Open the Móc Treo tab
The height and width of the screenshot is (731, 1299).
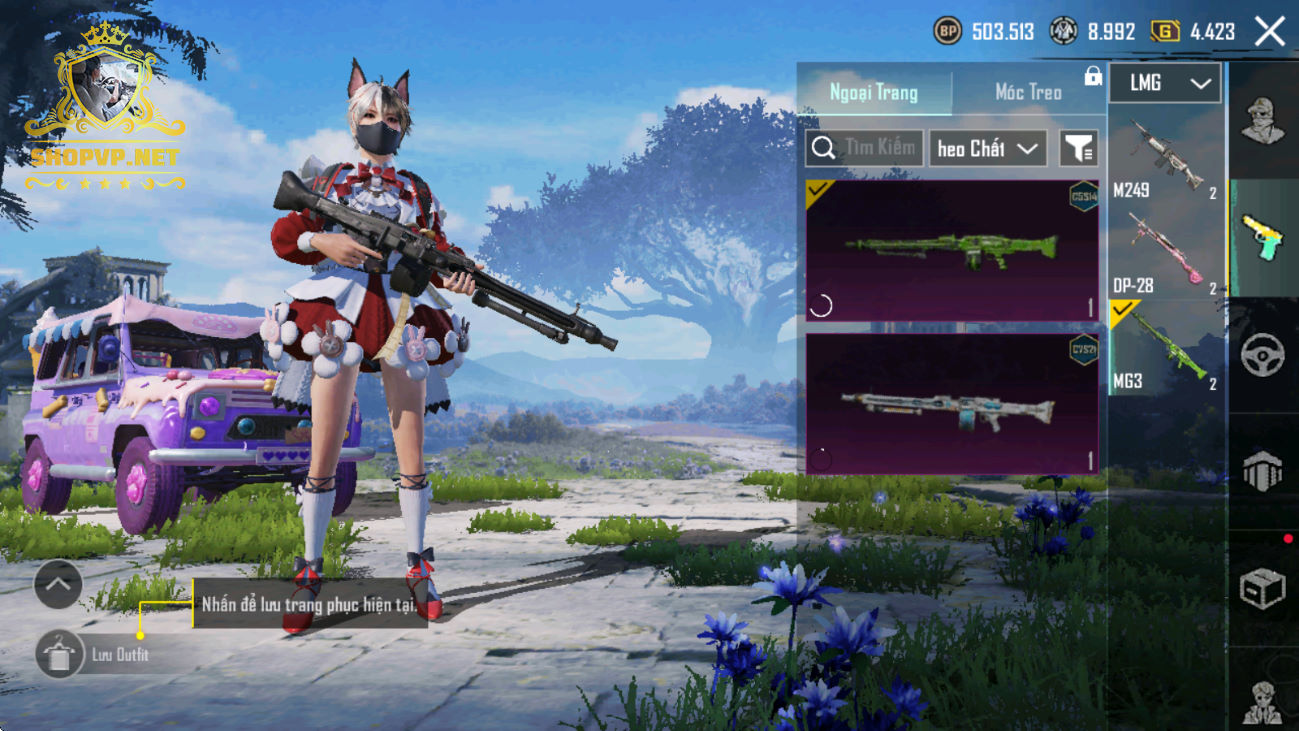[1028, 92]
